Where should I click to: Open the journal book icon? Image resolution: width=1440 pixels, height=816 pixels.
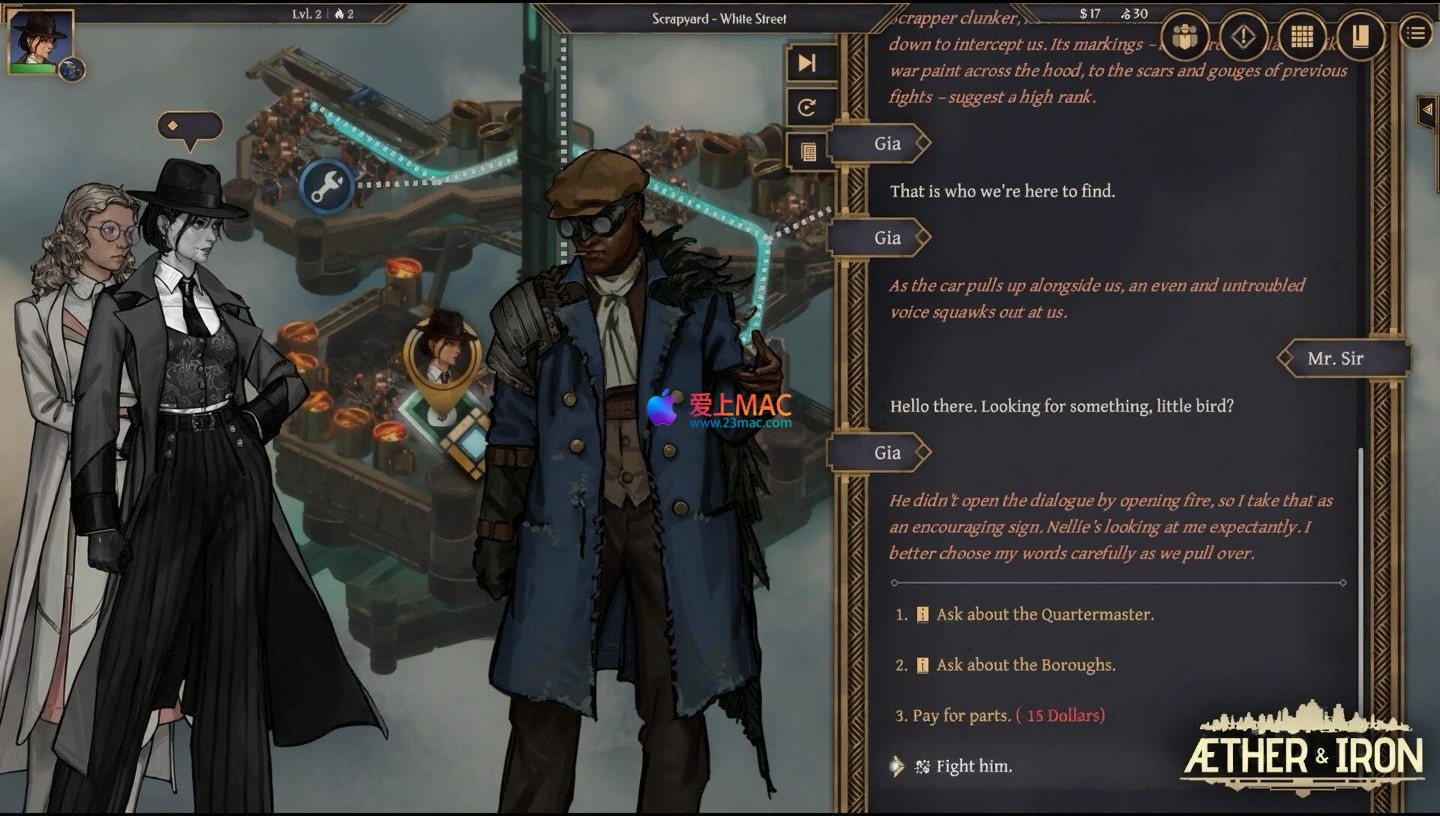click(1359, 37)
